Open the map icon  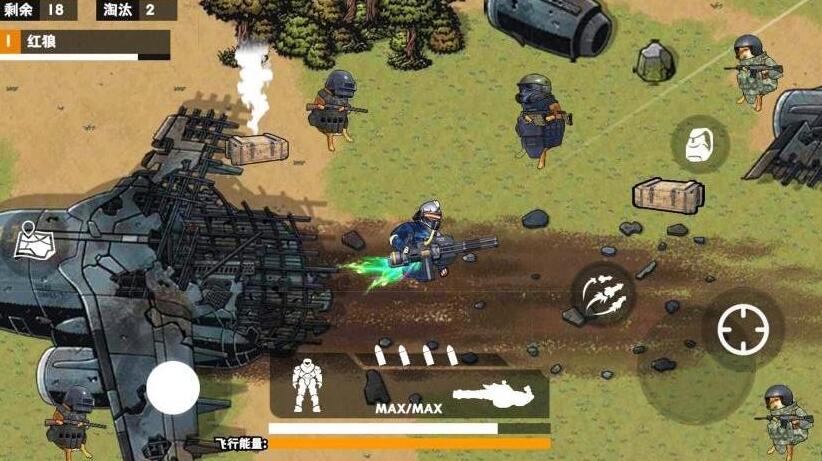[32, 242]
